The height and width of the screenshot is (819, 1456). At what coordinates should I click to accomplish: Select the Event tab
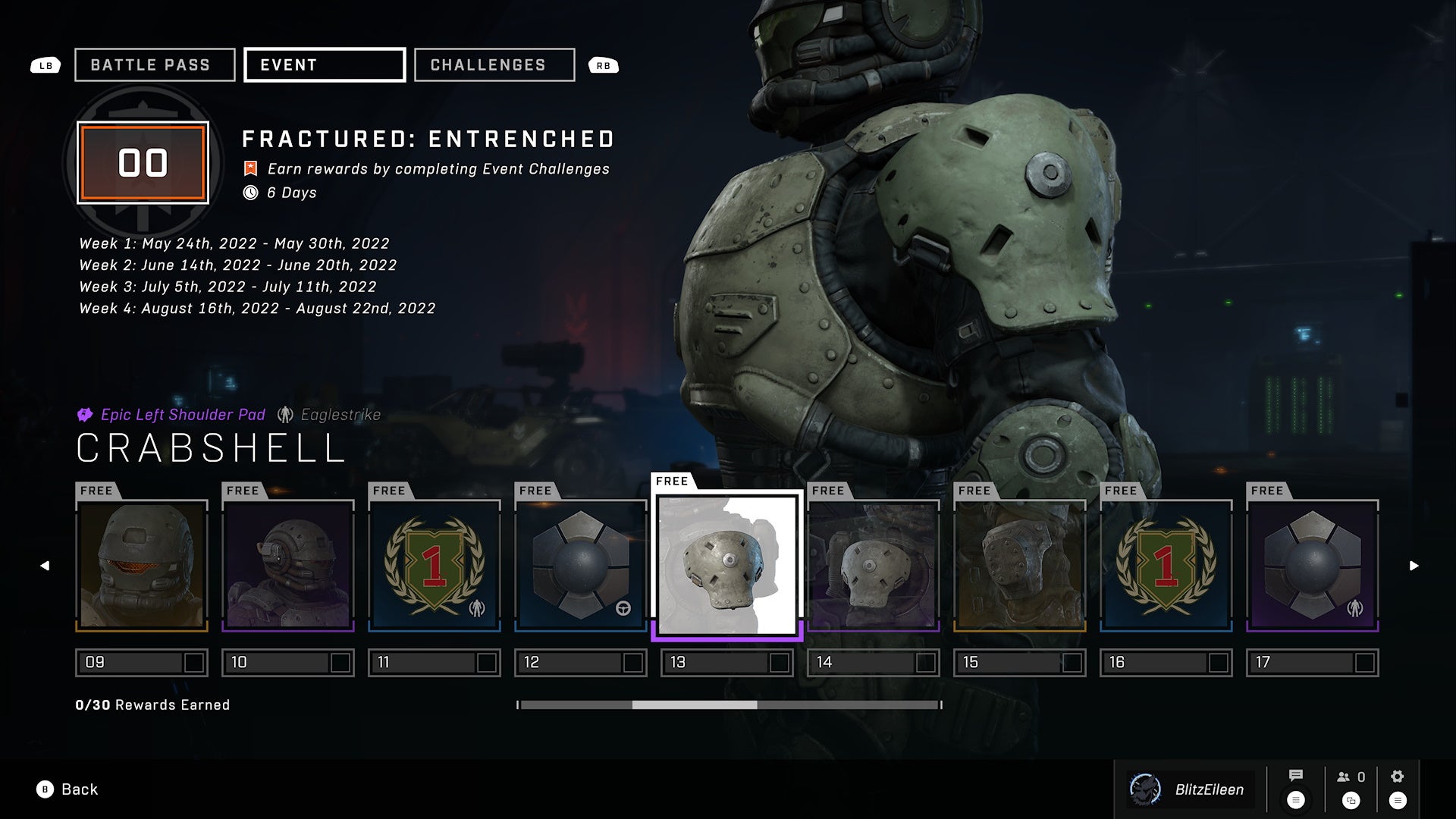325,65
